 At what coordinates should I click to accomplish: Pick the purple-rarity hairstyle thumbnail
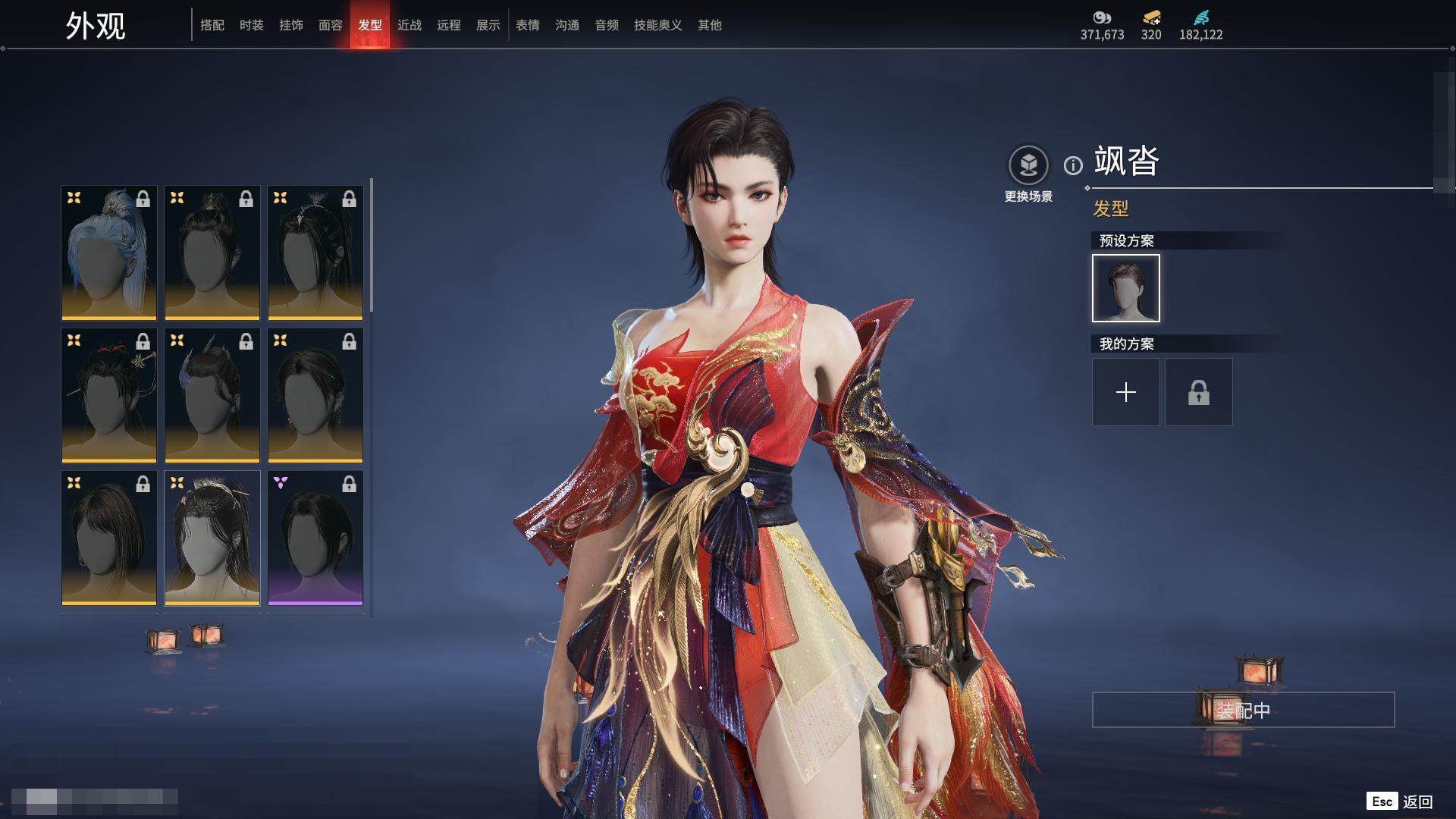point(315,538)
